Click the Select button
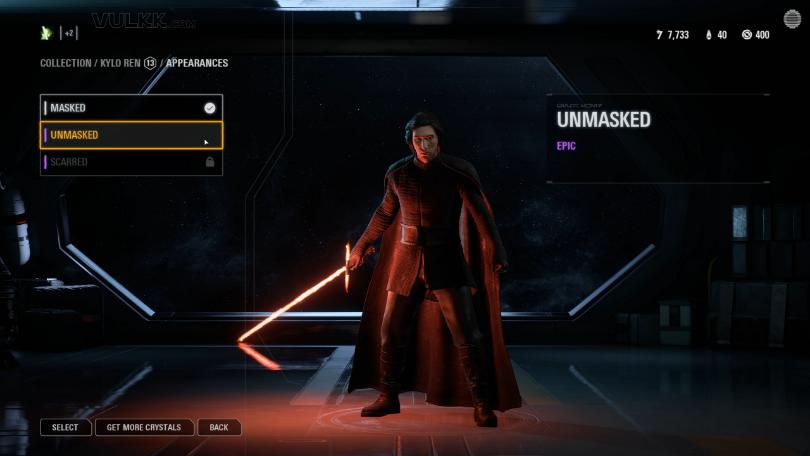The width and height of the screenshot is (810, 456). [65, 427]
